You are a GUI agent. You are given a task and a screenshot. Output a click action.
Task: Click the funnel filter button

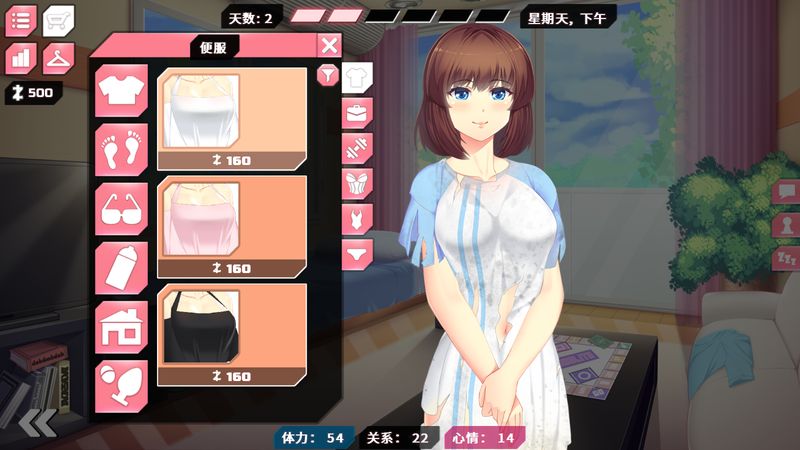pos(326,75)
